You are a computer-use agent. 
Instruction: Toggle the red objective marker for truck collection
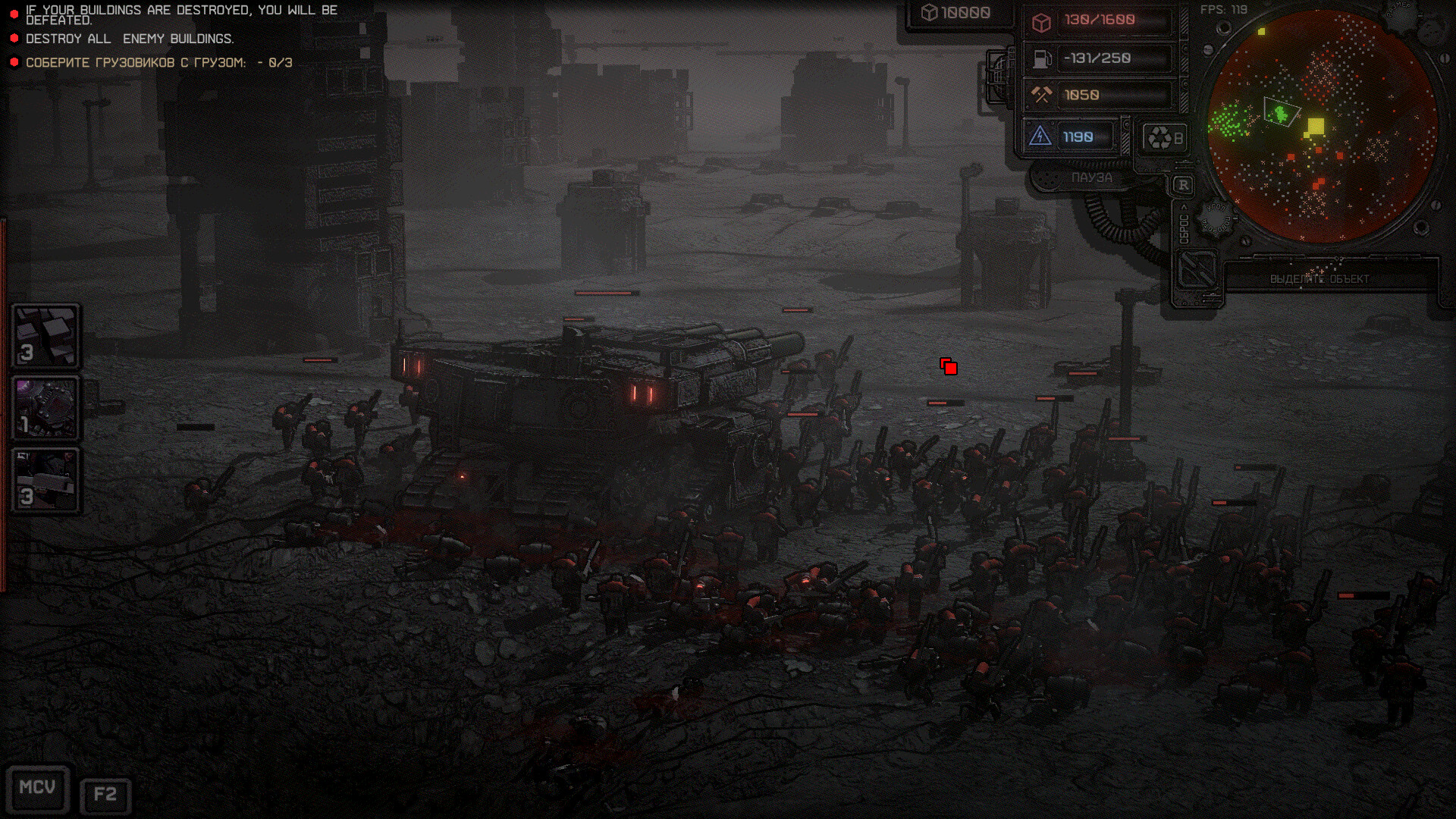point(14,63)
